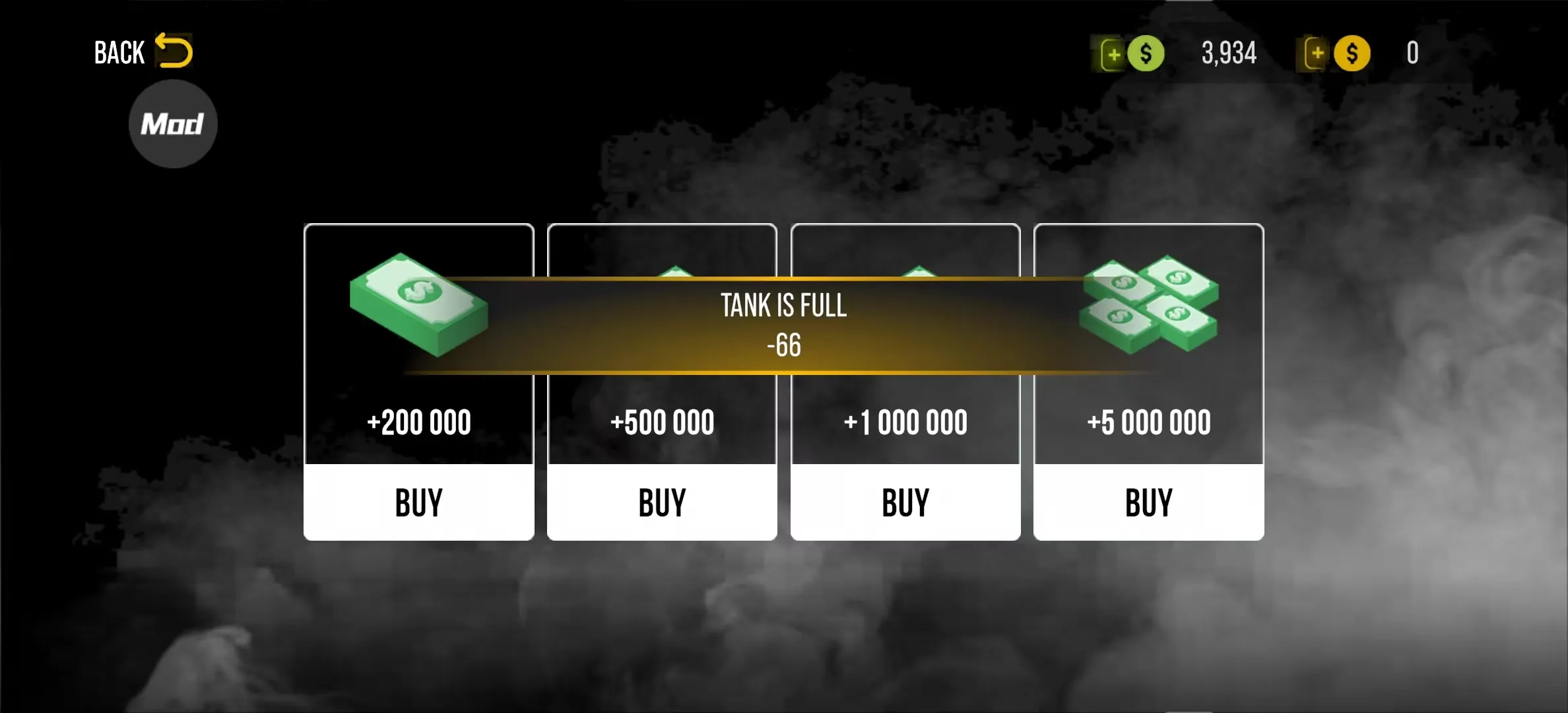Buy the +1 000 000 cash pack
The image size is (1568, 713).
coord(905,502)
